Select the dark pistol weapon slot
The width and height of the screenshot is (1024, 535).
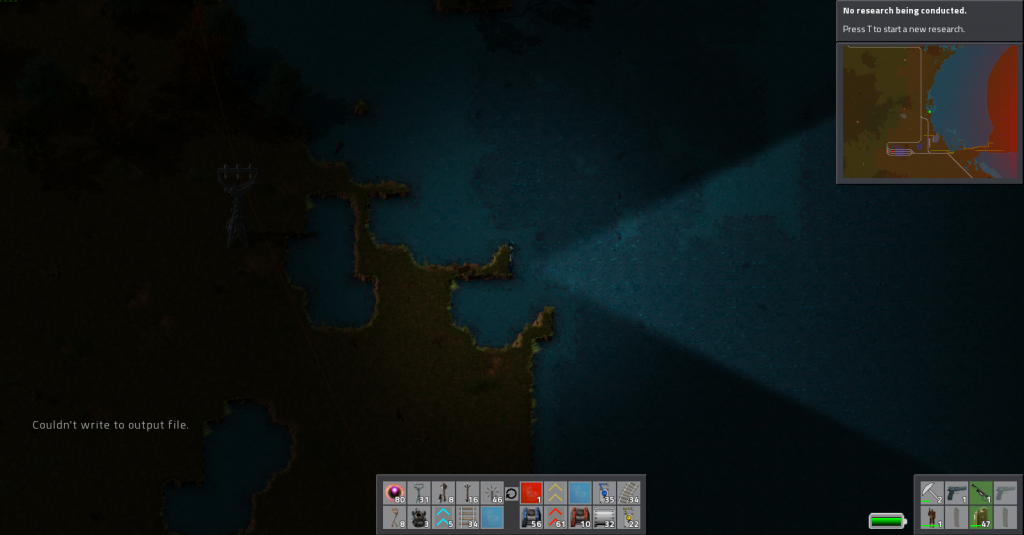click(x=957, y=493)
